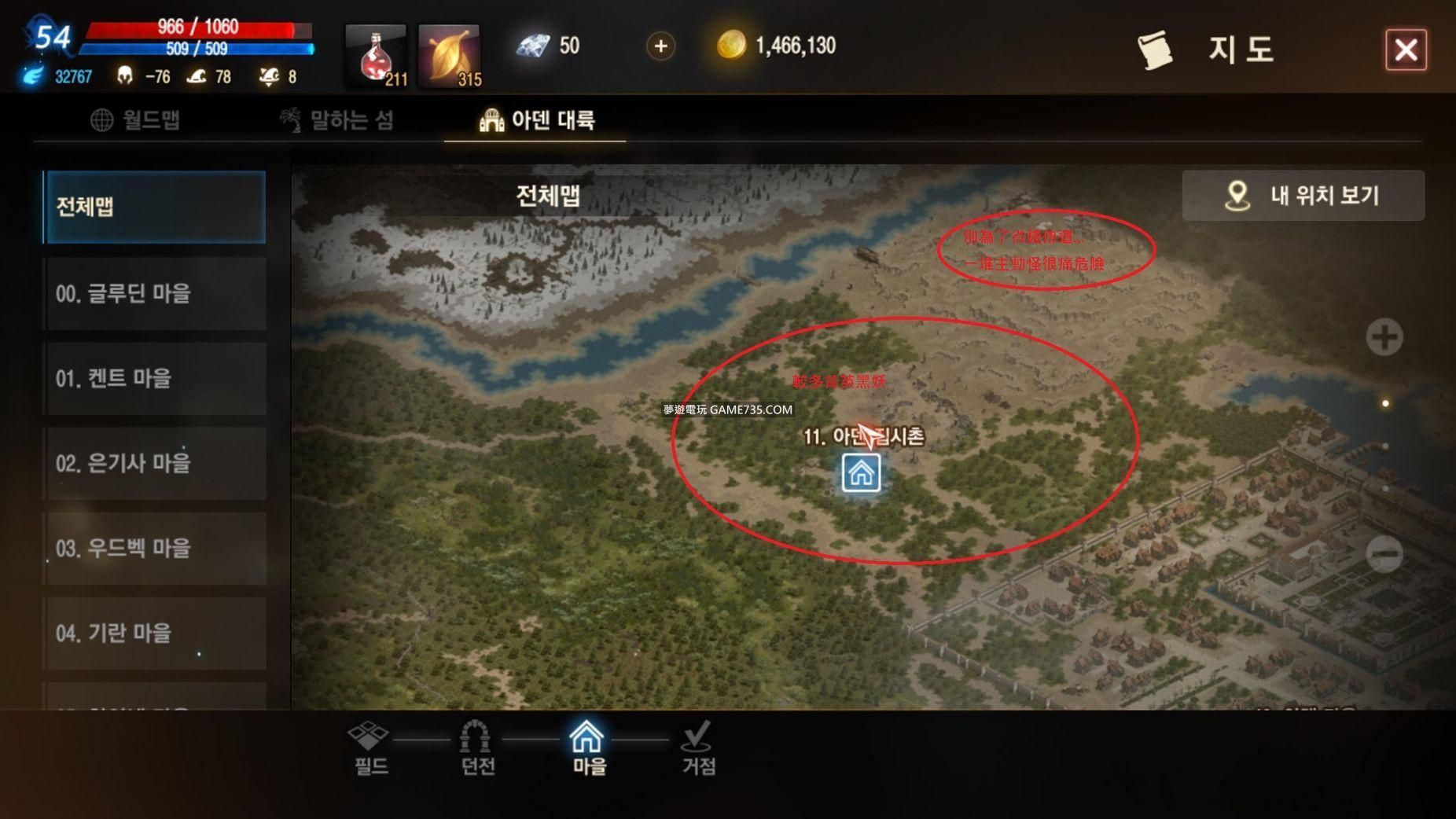The height and width of the screenshot is (819, 1456).
Task: Close the map window
Action: [x=1406, y=50]
